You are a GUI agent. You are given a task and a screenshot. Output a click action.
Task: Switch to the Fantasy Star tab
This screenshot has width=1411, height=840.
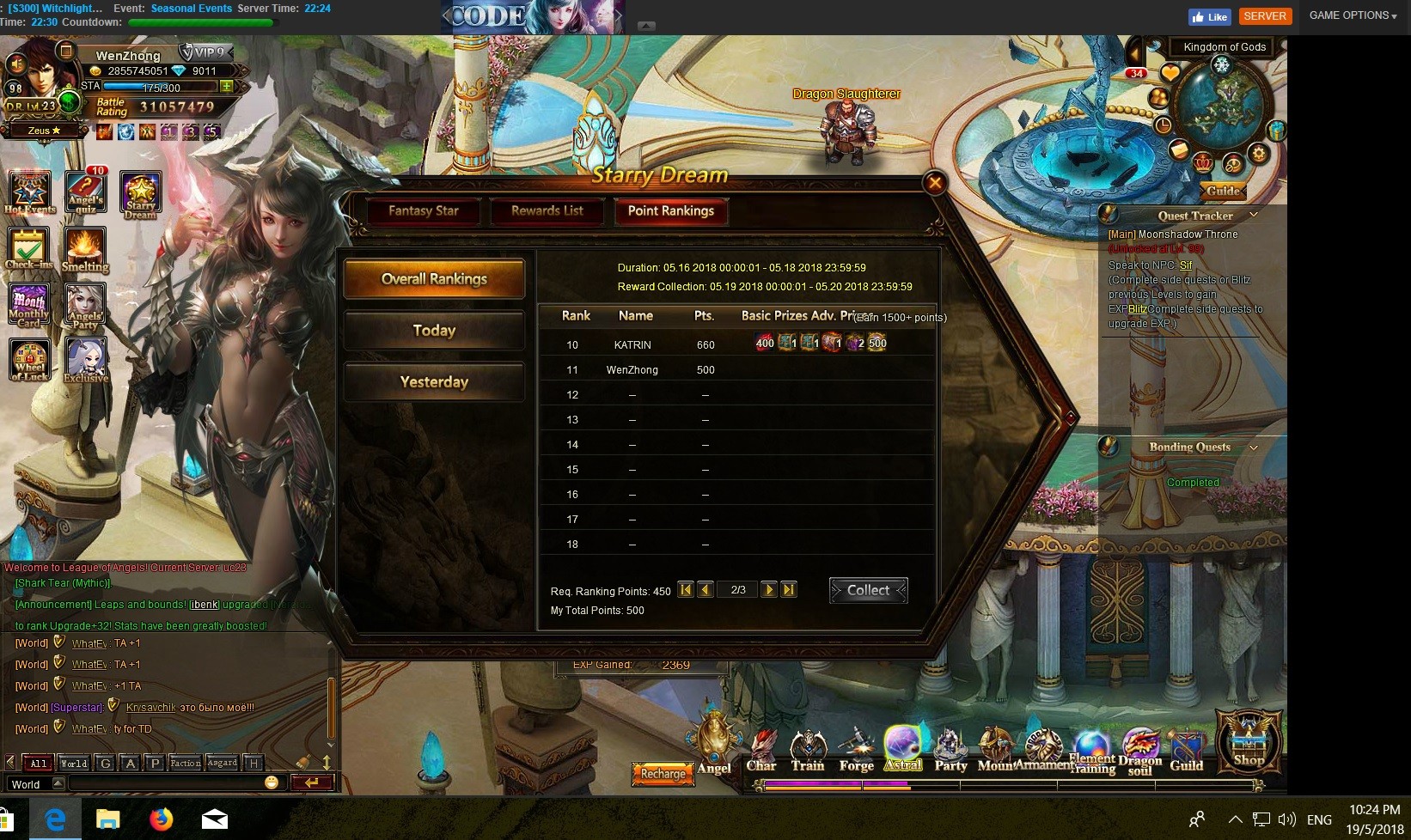tap(423, 211)
